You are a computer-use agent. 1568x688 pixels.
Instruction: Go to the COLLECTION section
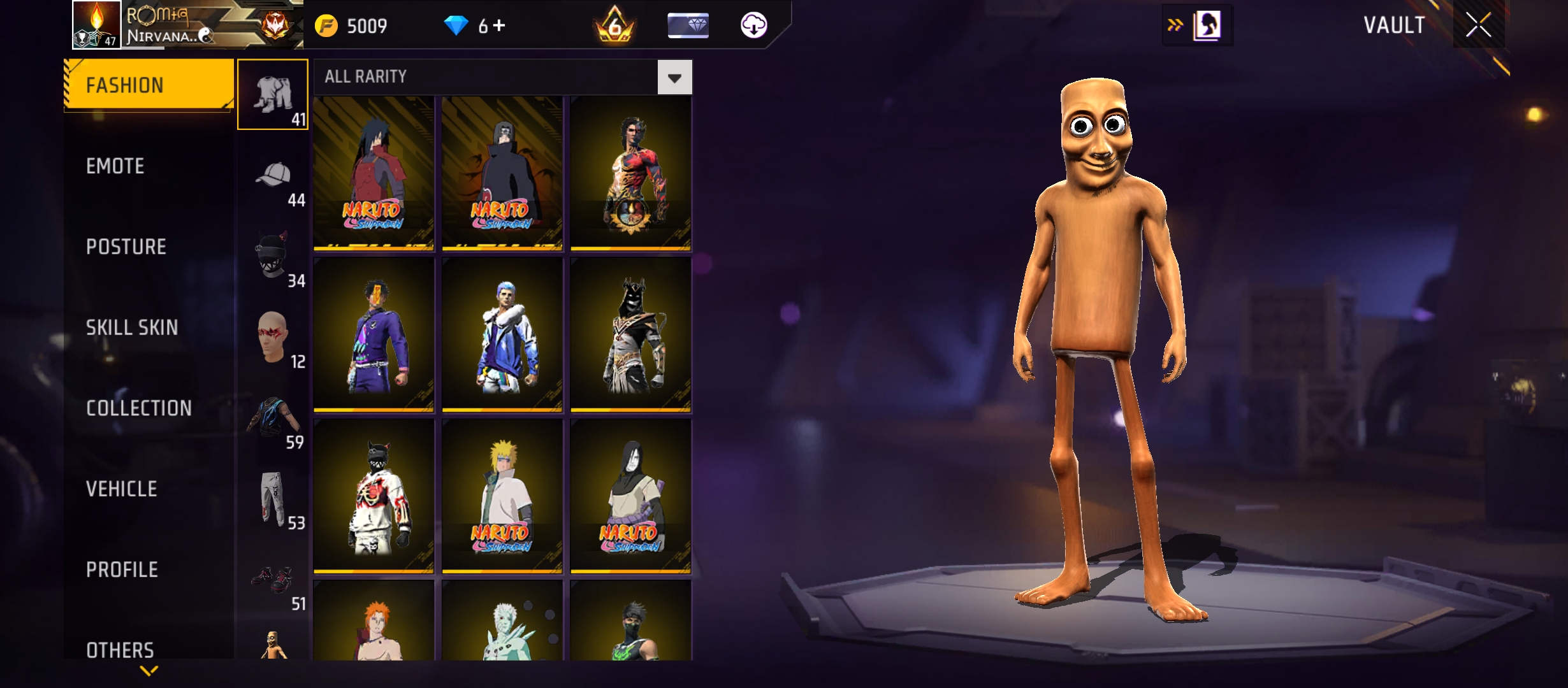click(x=138, y=408)
